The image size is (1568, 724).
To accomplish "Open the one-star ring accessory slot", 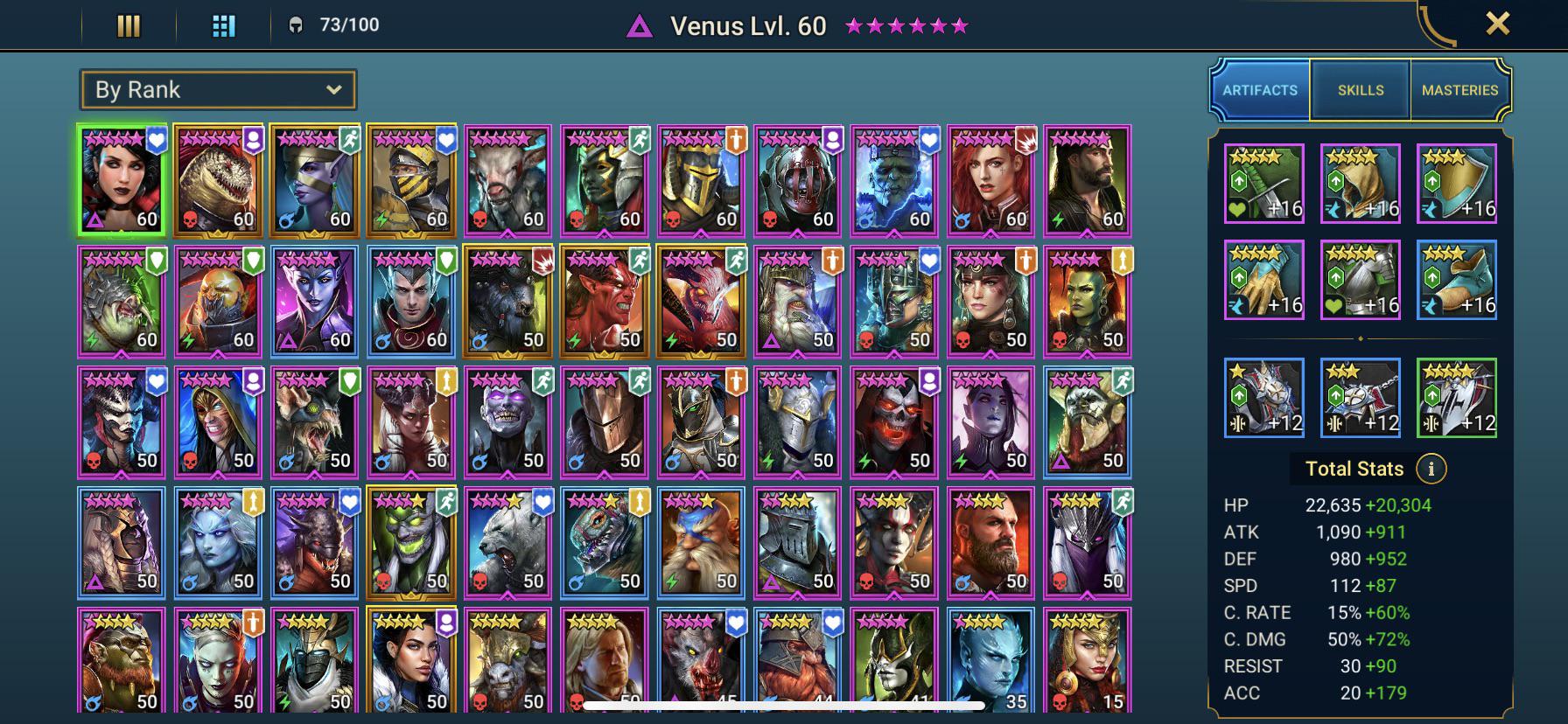I will 1263,398.
